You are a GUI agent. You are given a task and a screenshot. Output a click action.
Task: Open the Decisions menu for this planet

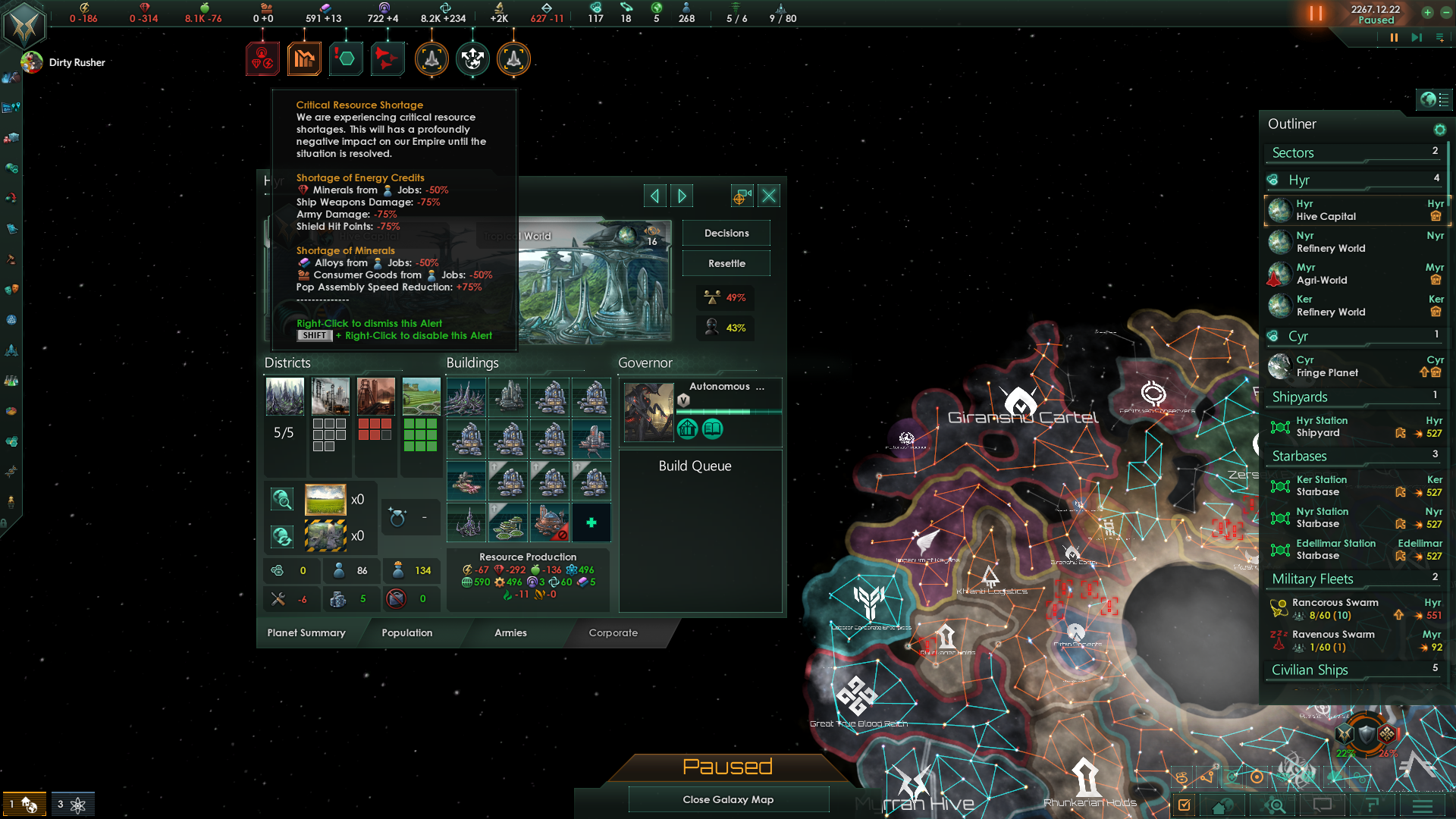(726, 233)
